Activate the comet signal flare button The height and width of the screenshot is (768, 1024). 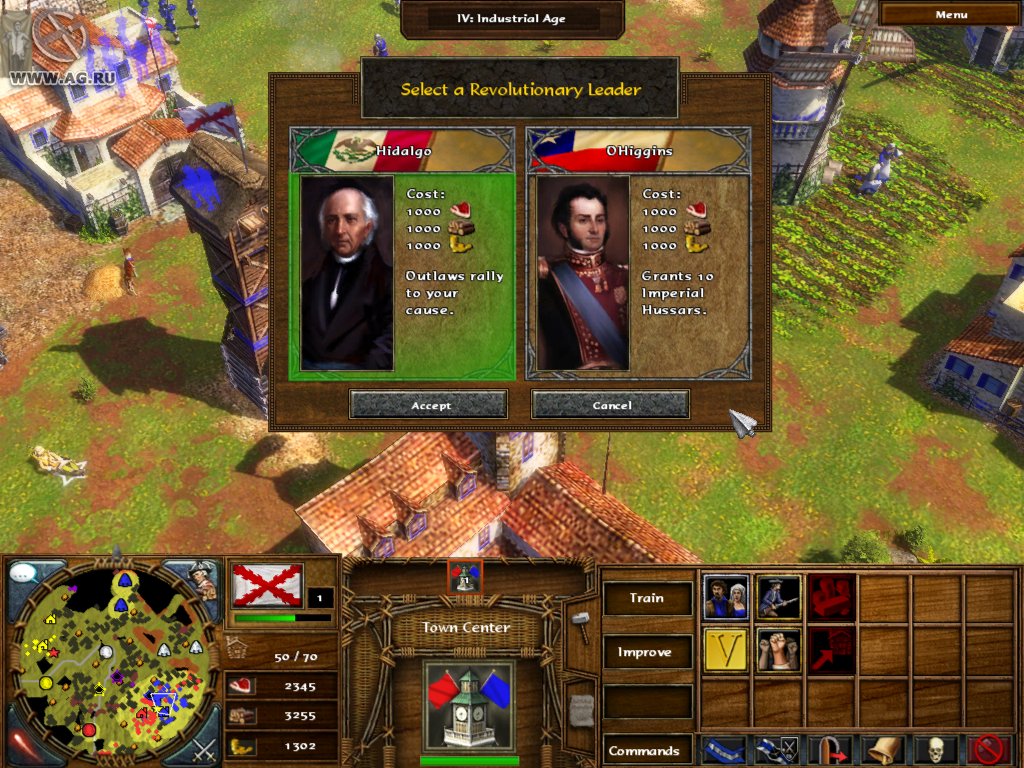tap(27, 743)
